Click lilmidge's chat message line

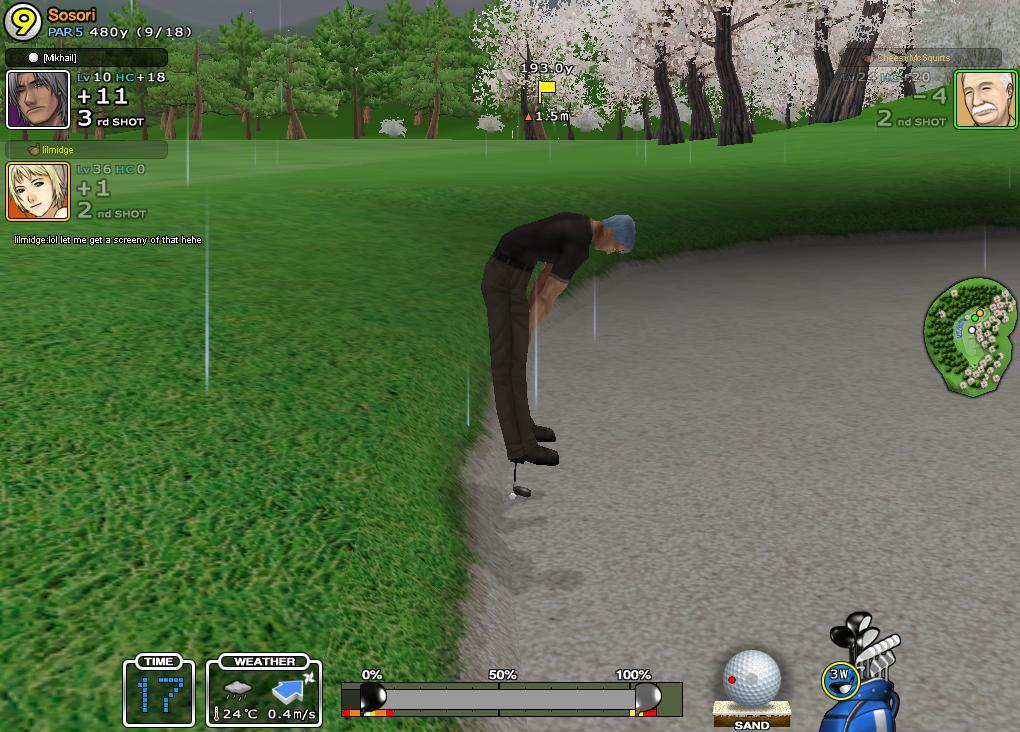[x=108, y=240]
